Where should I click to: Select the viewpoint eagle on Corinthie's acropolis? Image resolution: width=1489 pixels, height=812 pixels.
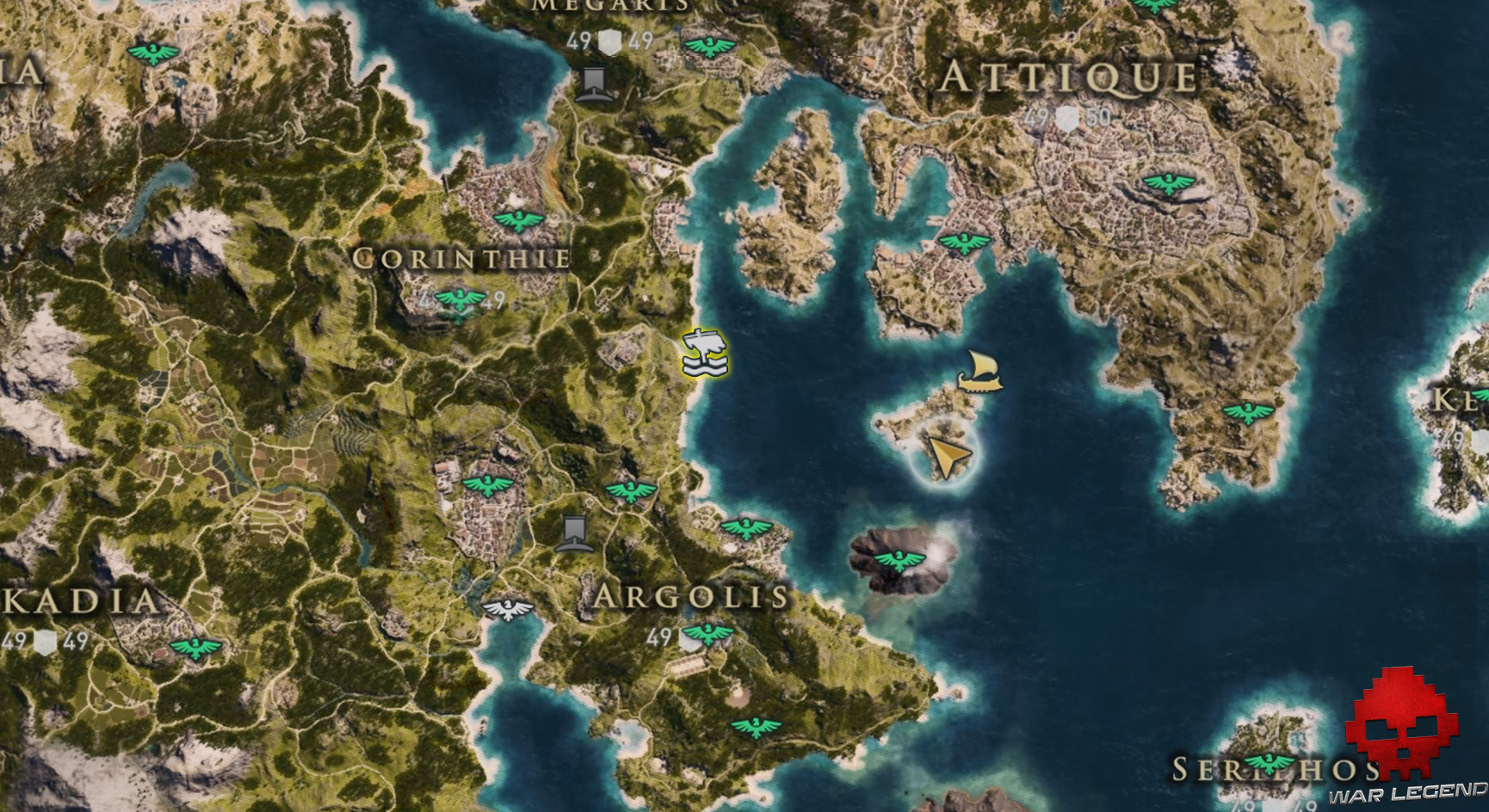click(459, 298)
